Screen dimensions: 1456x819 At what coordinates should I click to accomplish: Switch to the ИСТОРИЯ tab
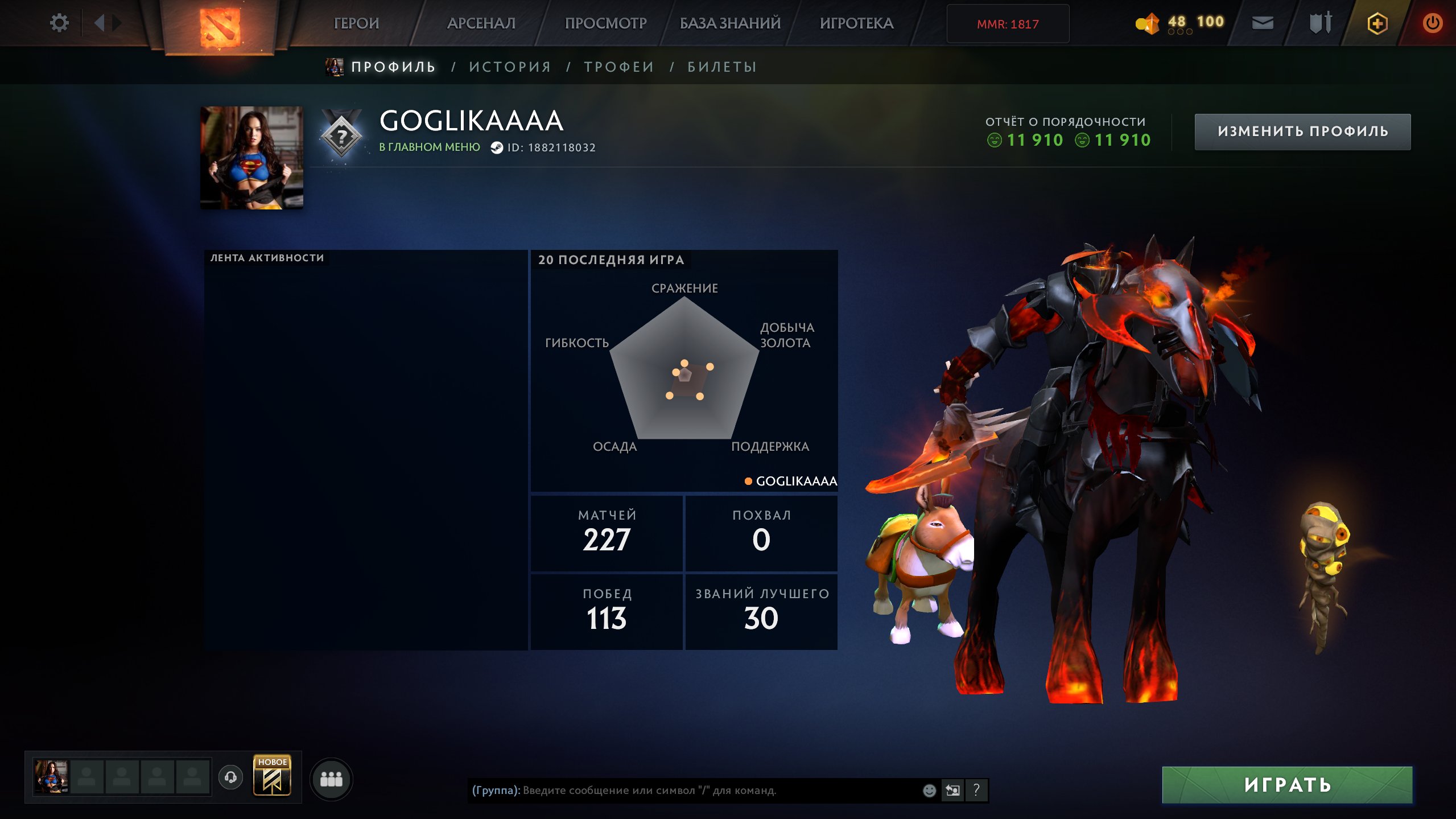(x=509, y=66)
